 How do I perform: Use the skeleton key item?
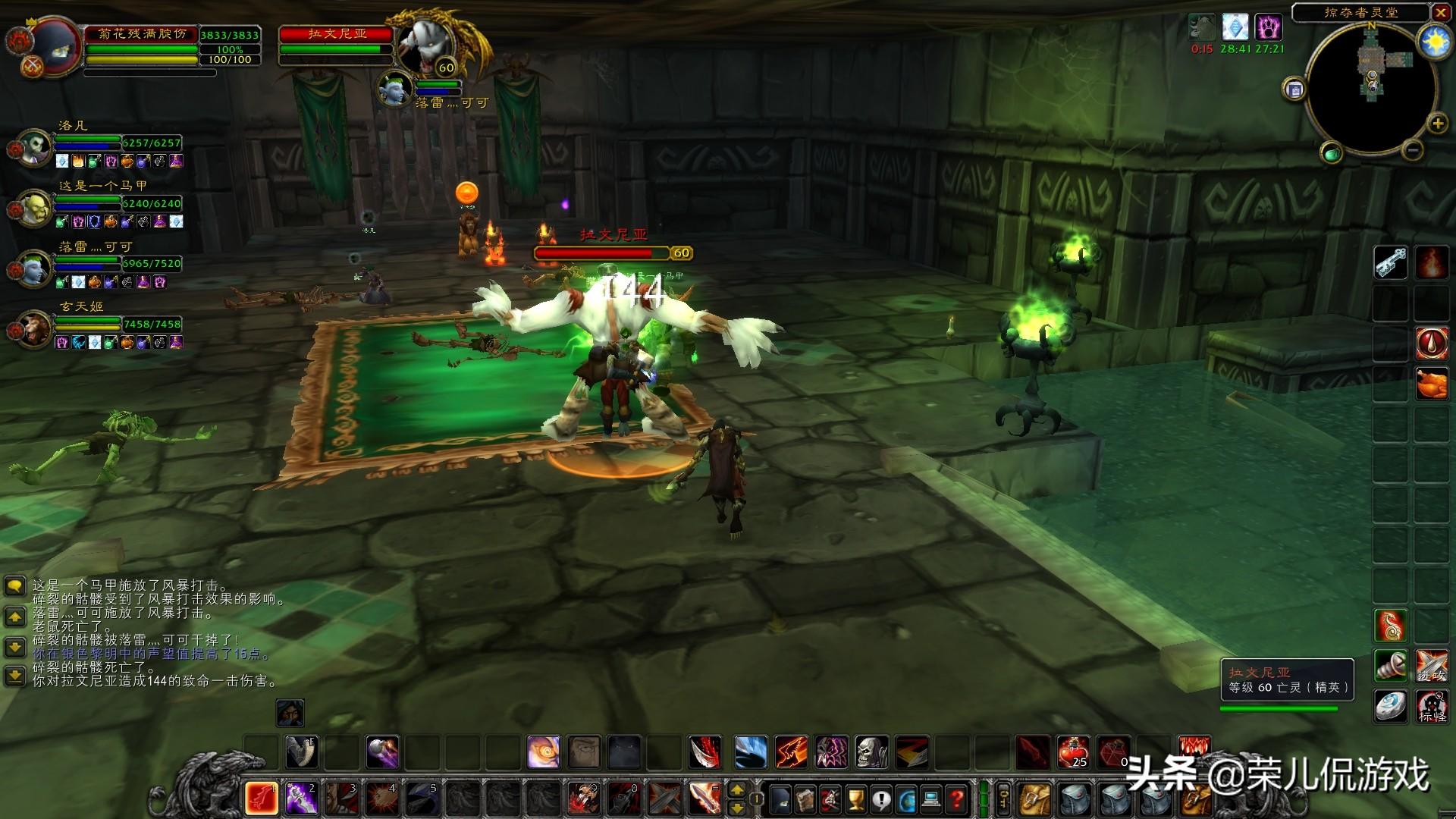(1391, 262)
